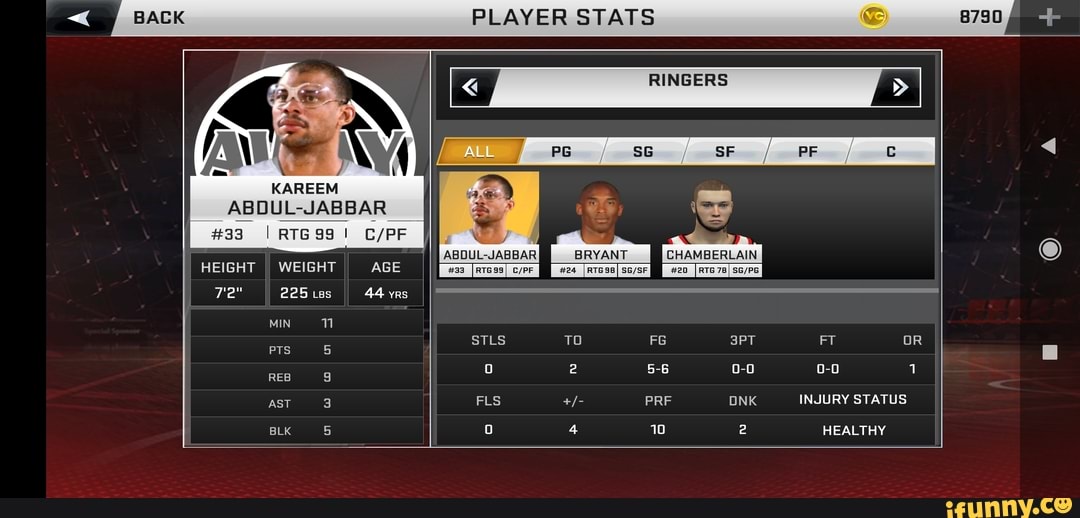1080x518 pixels.
Task: Tap the Android home circle button
Action: [x=1050, y=249]
